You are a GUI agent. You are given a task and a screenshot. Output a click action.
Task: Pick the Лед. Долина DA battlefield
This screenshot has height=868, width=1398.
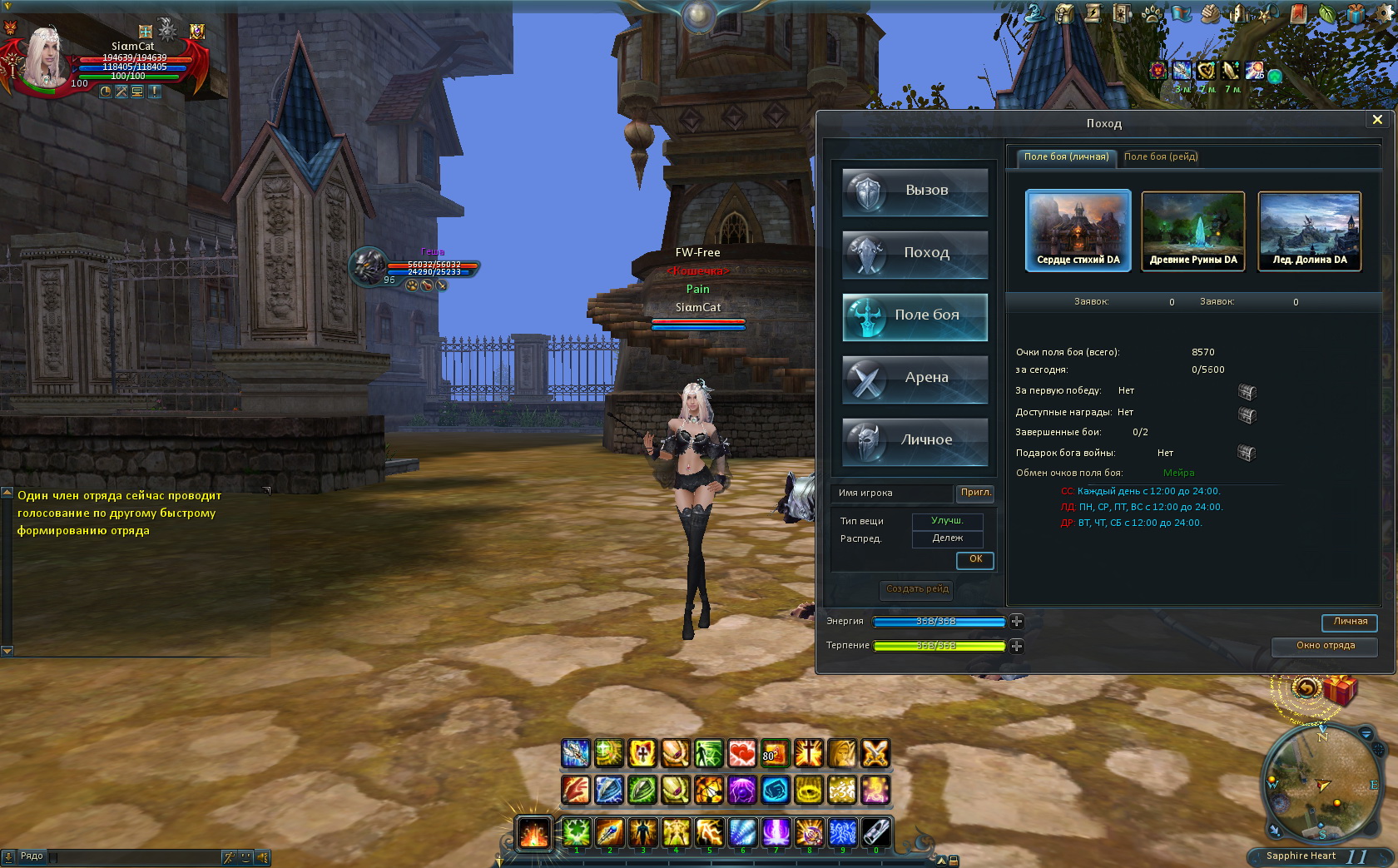point(1309,230)
